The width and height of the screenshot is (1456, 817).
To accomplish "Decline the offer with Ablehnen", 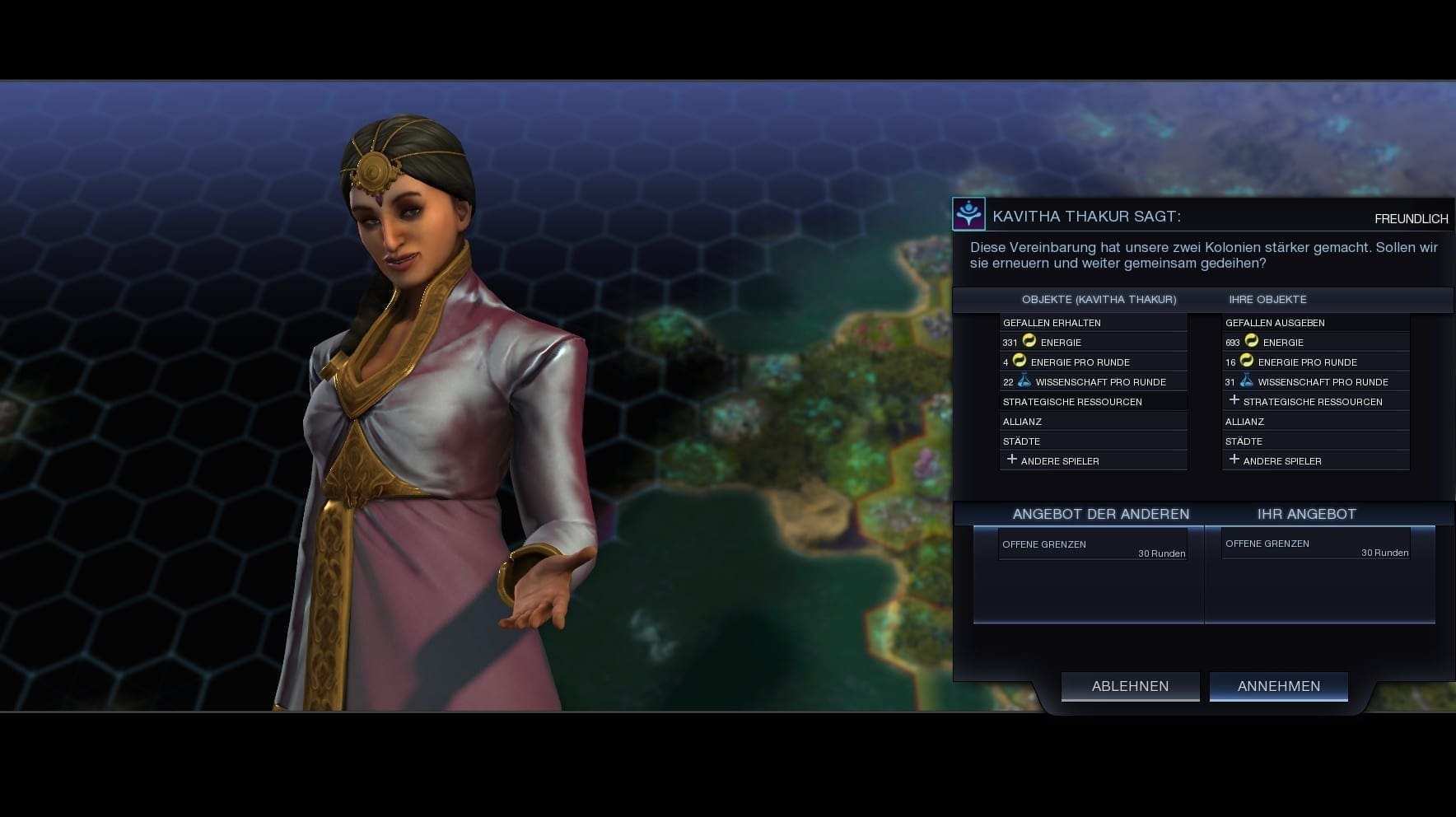I will (x=1130, y=686).
